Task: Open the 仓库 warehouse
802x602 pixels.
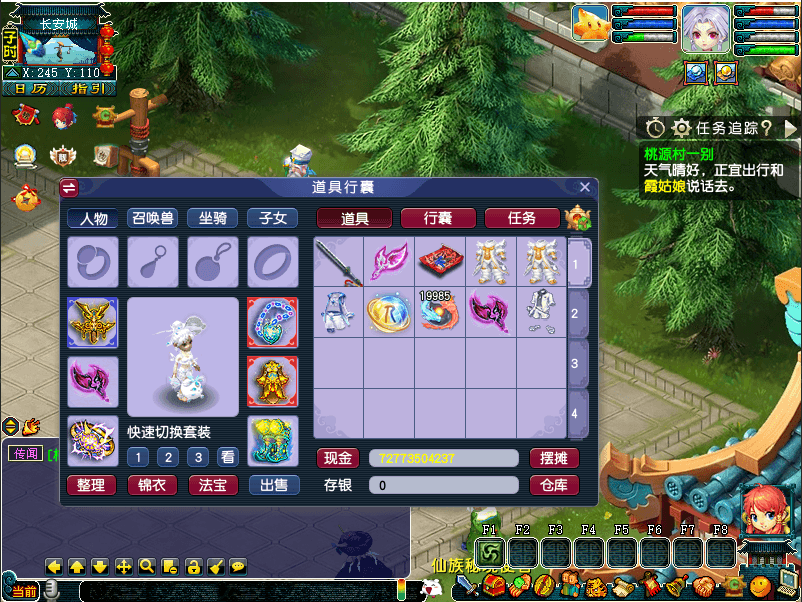Action: (554, 485)
